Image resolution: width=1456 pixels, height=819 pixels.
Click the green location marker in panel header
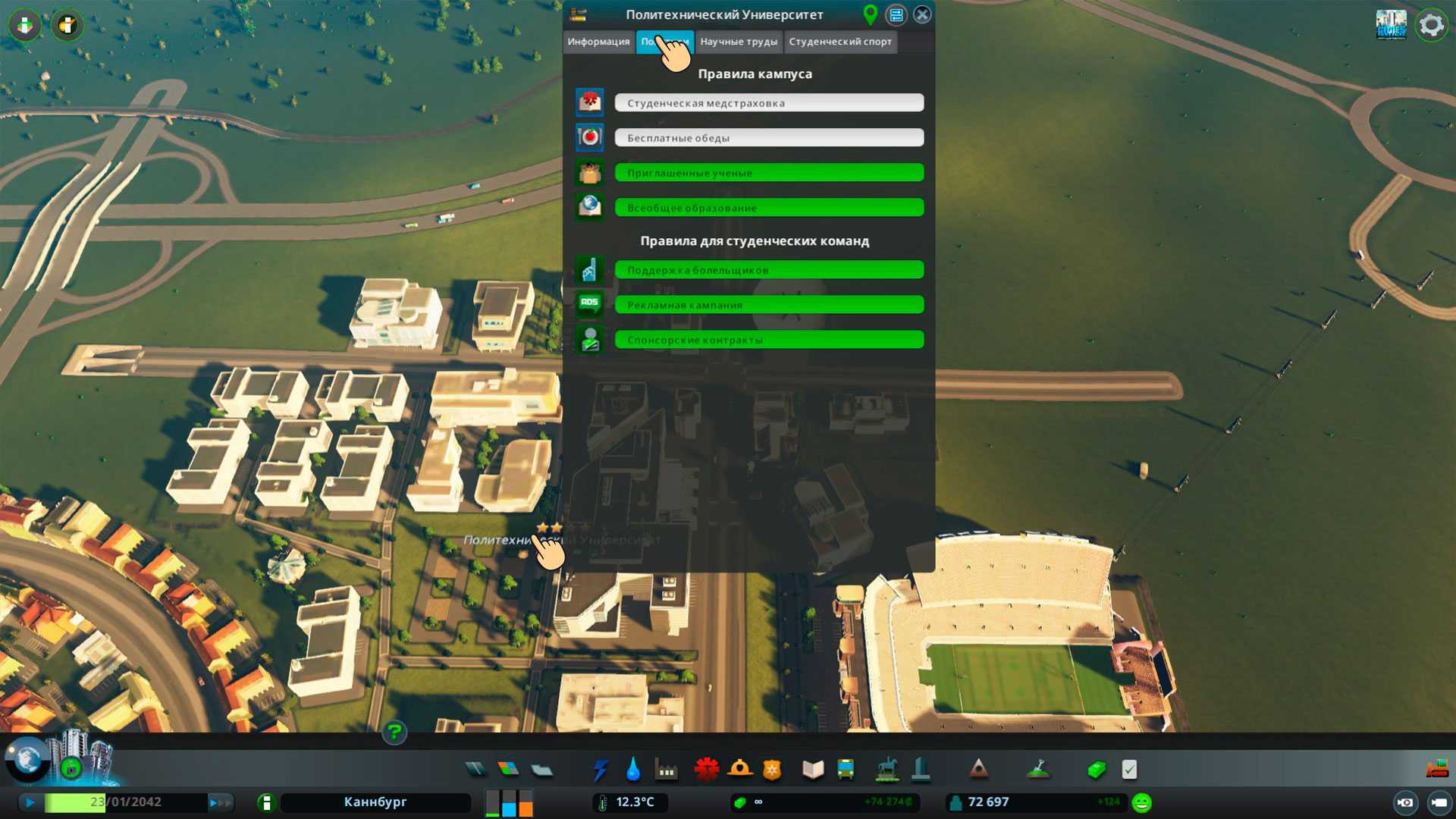click(x=871, y=14)
